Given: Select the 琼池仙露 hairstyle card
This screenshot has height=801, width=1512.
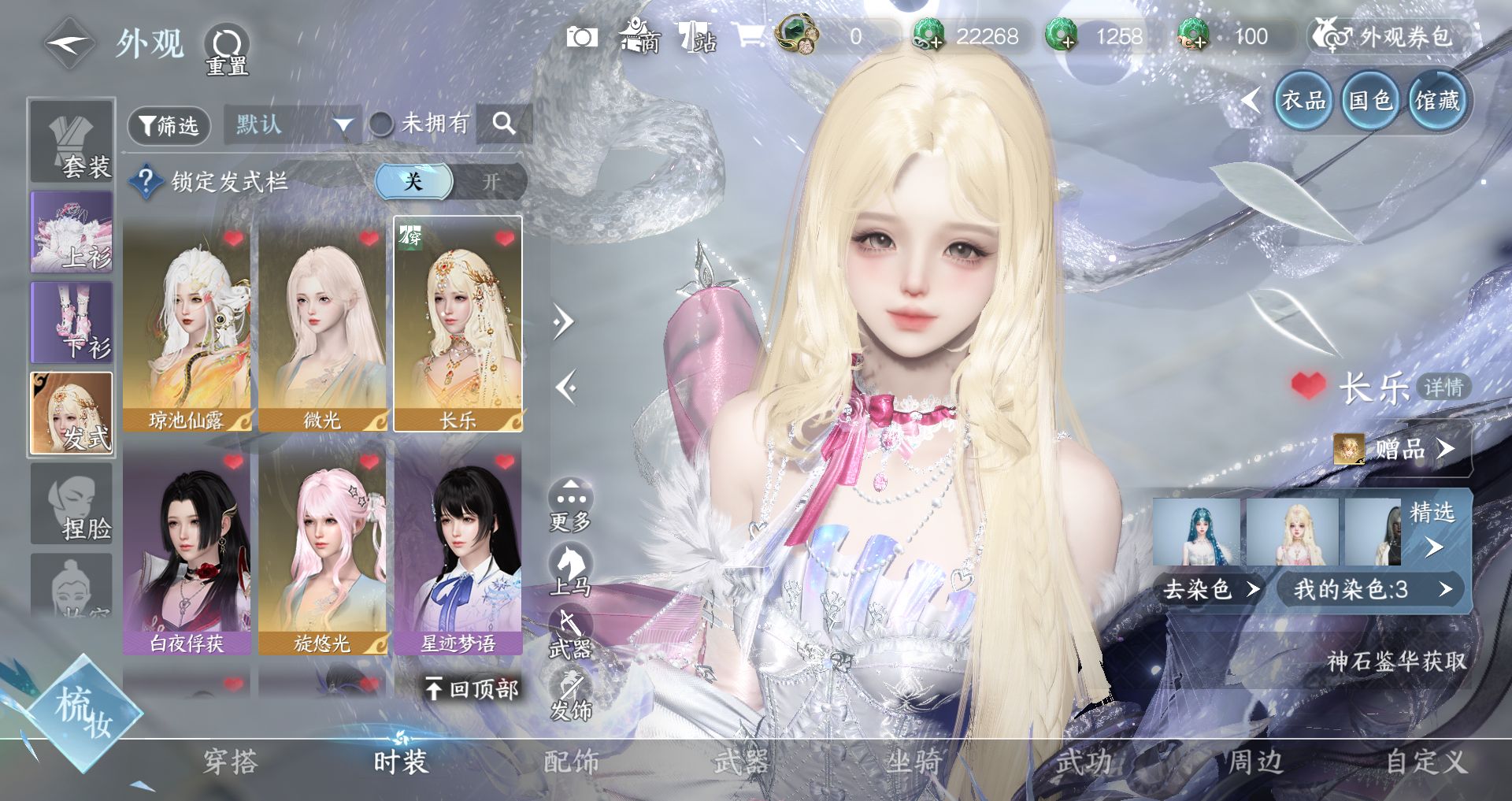Looking at the screenshot, I should tap(187, 324).
